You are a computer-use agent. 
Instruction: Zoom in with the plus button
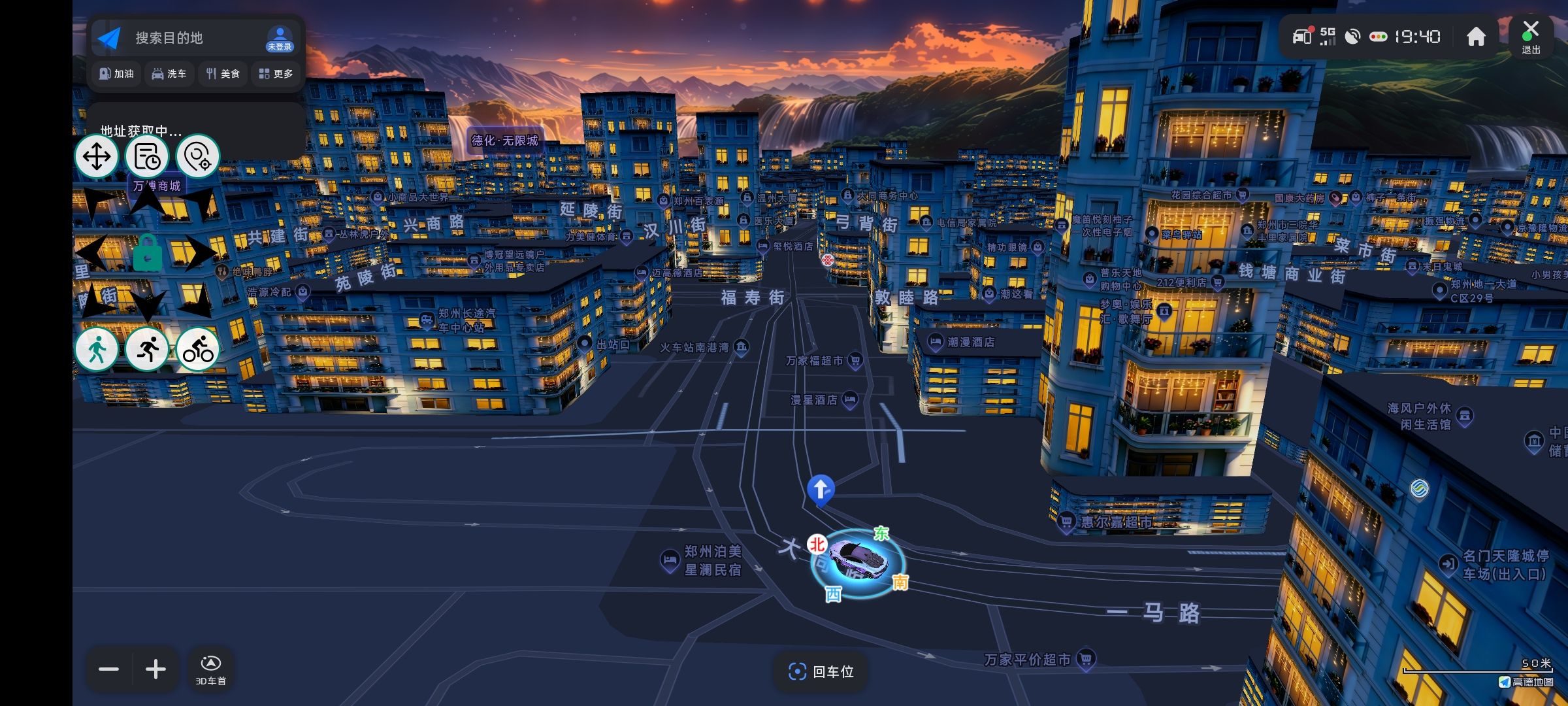click(155, 669)
